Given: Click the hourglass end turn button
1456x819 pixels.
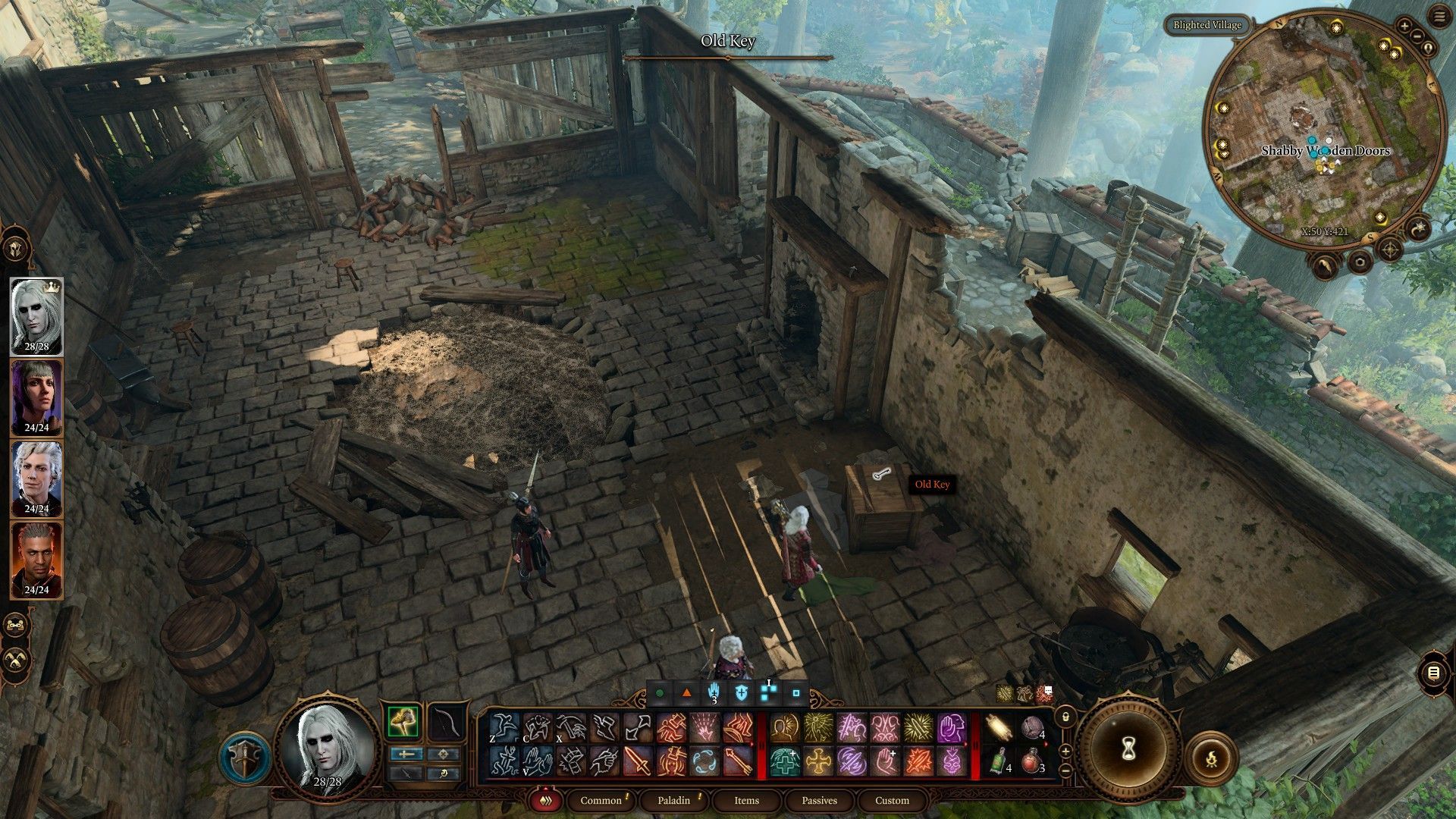Looking at the screenshot, I should [1128, 749].
